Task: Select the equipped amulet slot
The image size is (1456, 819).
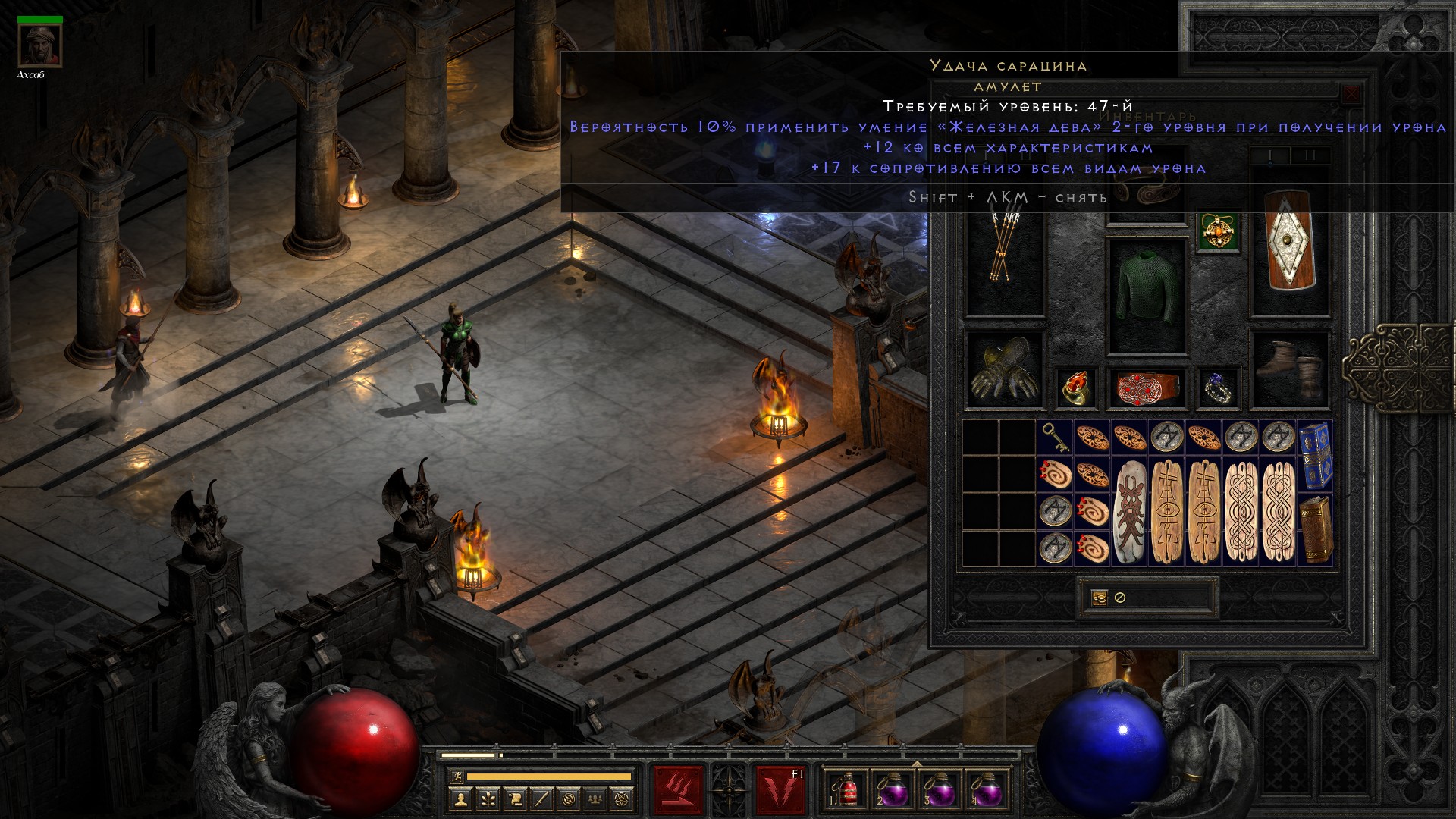Action: pyautogui.click(x=1219, y=231)
